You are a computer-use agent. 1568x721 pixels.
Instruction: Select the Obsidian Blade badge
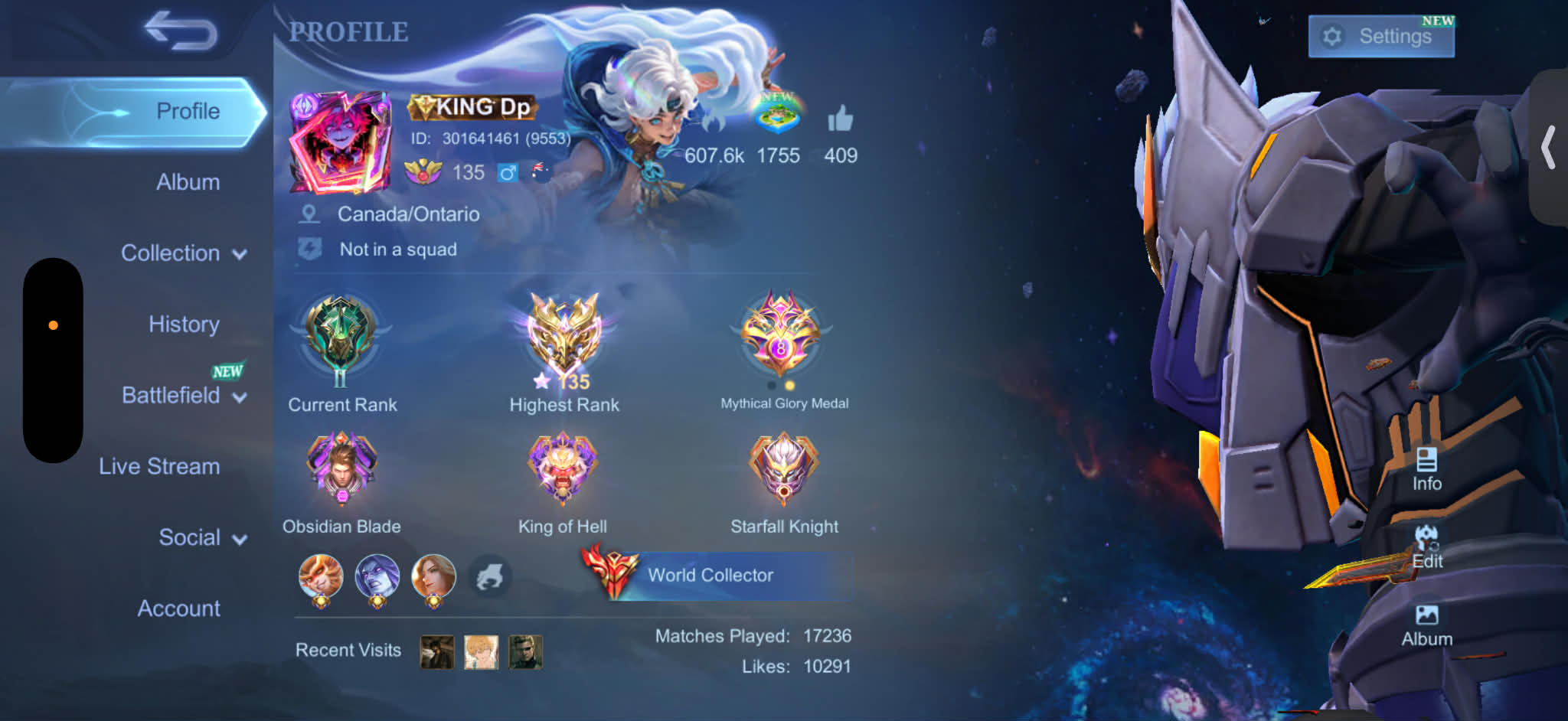341,468
